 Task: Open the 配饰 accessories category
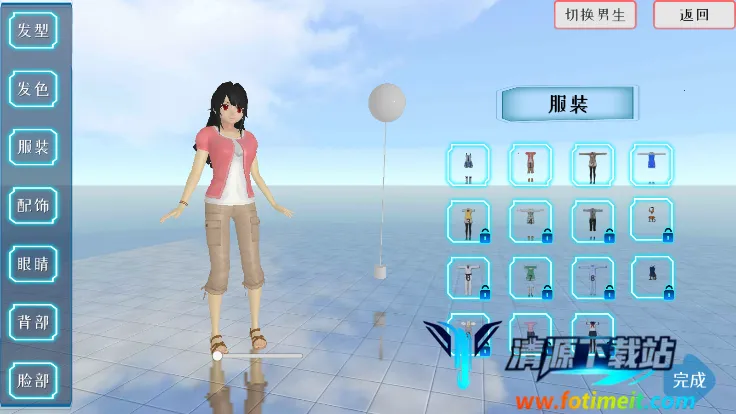point(33,206)
